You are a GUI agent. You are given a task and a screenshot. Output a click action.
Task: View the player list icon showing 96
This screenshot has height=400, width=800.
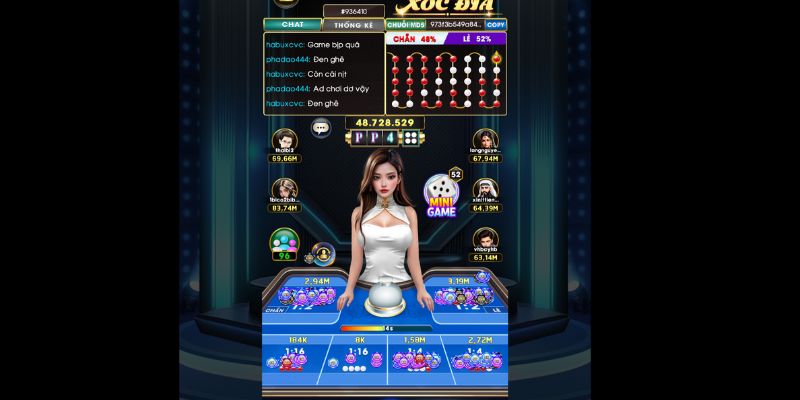point(285,243)
